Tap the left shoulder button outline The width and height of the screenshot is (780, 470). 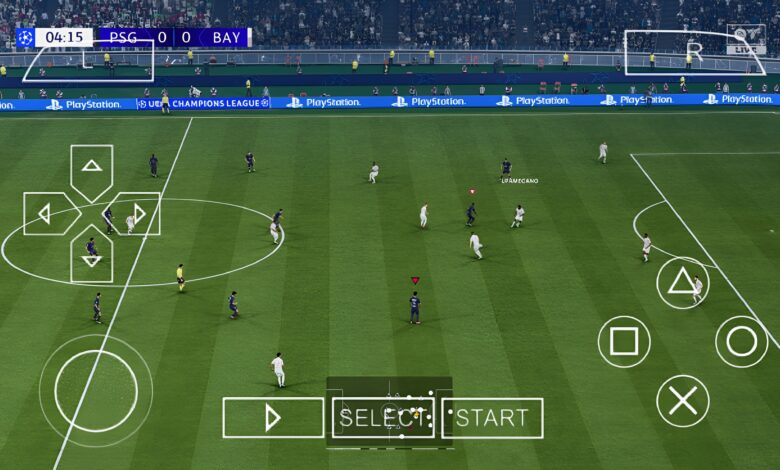tap(89, 62)
